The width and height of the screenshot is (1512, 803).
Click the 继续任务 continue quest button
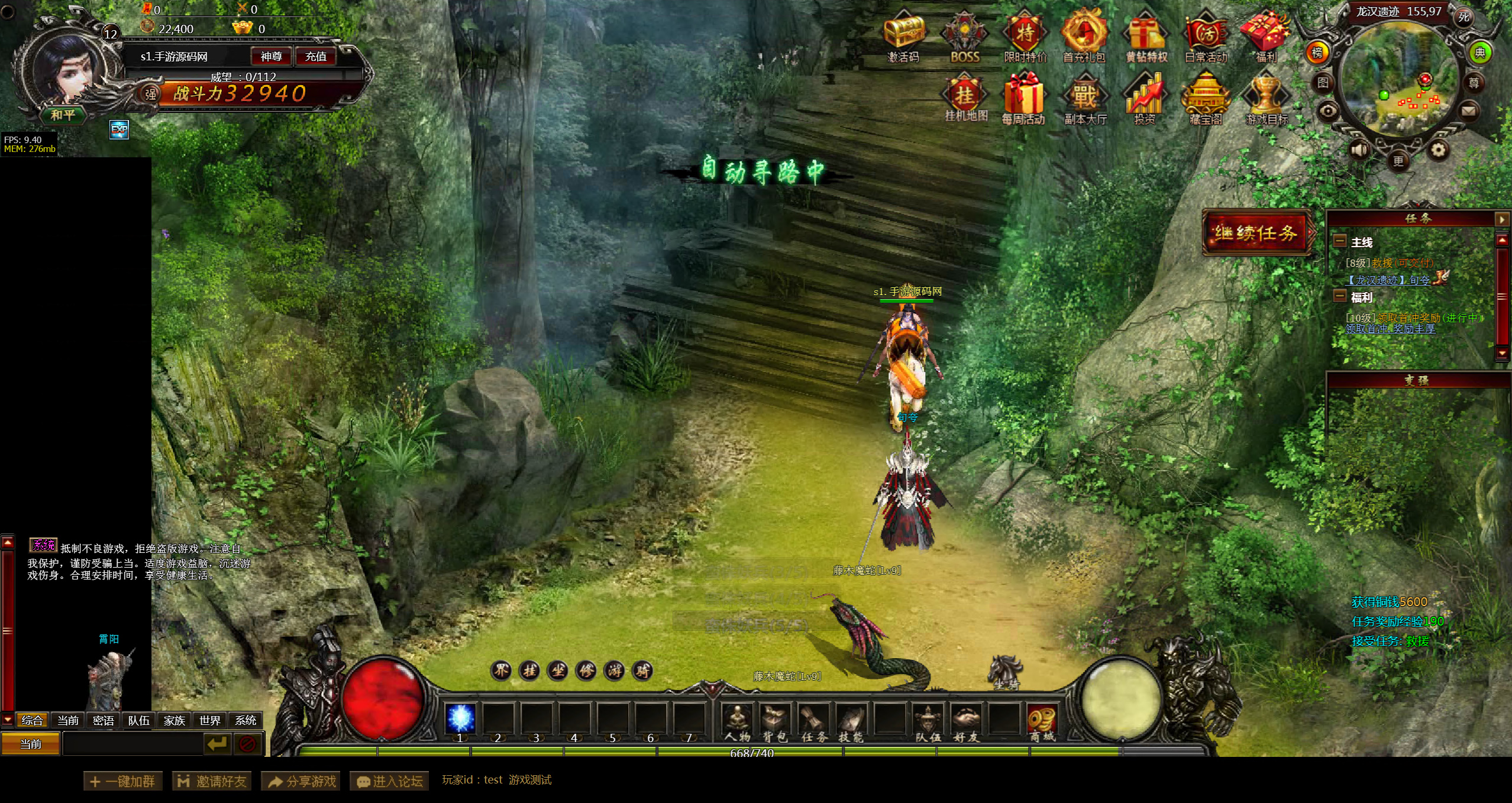click(x=1256, y=233)
